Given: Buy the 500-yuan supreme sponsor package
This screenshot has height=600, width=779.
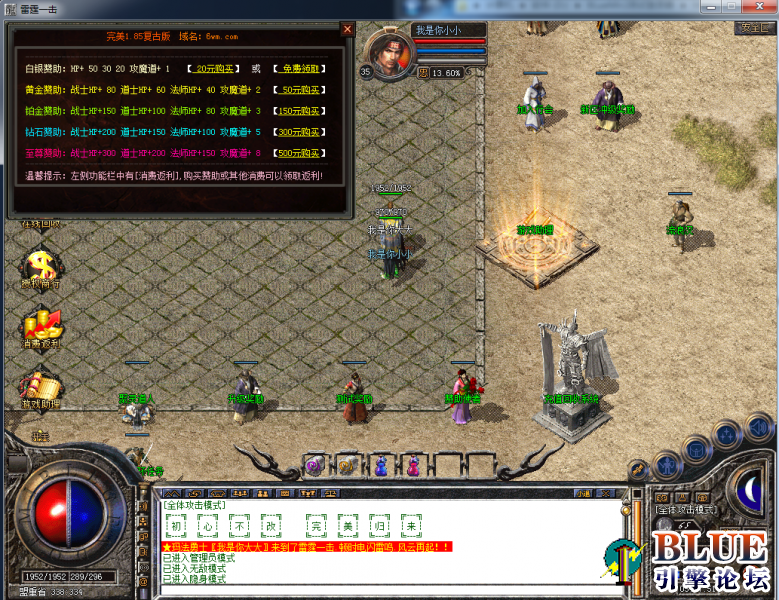Looking at the screenshot, I should coord(297,153).
